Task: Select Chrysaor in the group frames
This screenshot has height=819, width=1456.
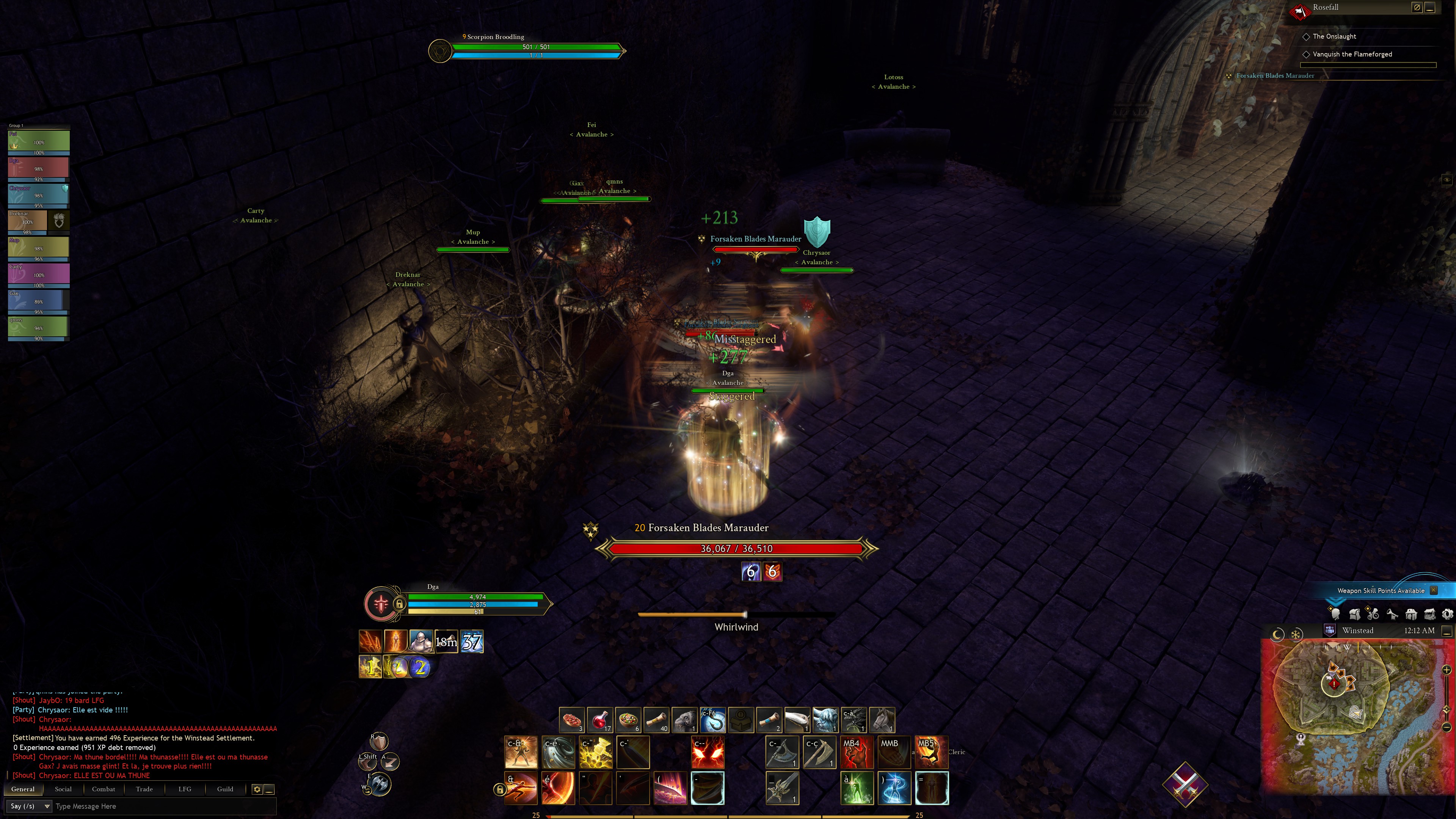Action: pos(38,195)
